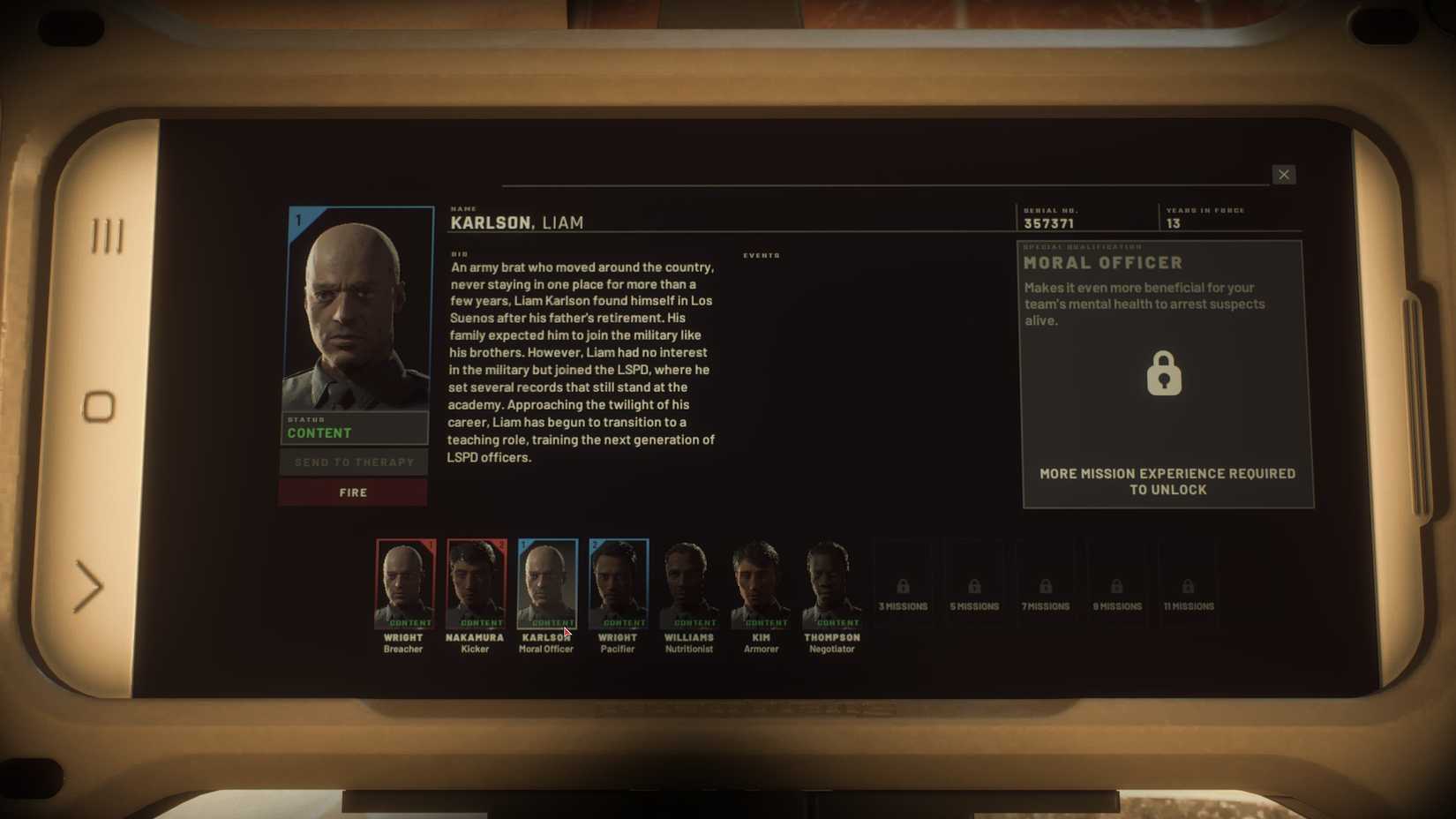Select the 9 Missions locked roster slot
This screenshot has height=819, width=1456.
pos(1117,586)
